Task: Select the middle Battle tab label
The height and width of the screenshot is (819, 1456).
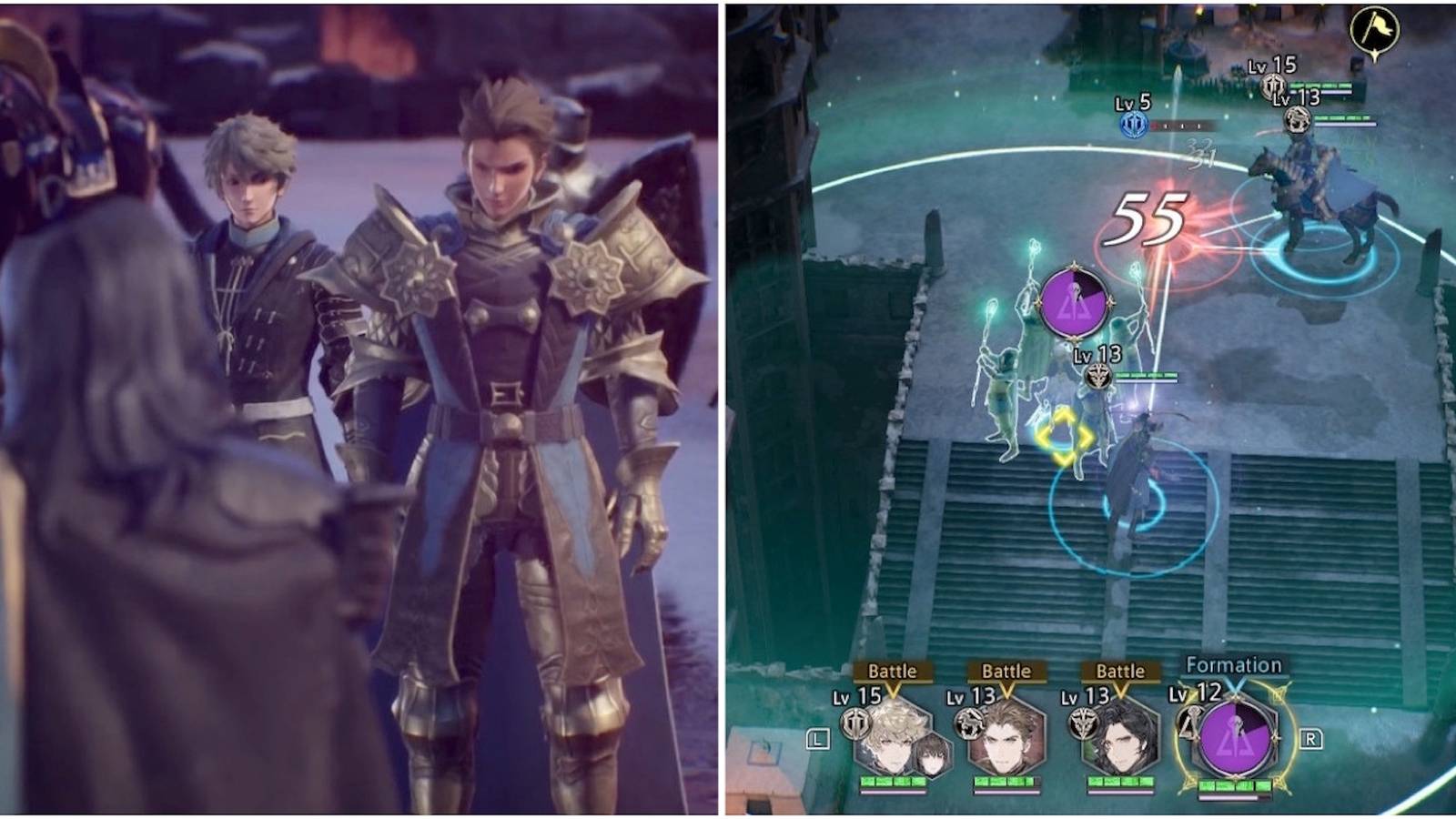Action: [x=1006, y=671]
